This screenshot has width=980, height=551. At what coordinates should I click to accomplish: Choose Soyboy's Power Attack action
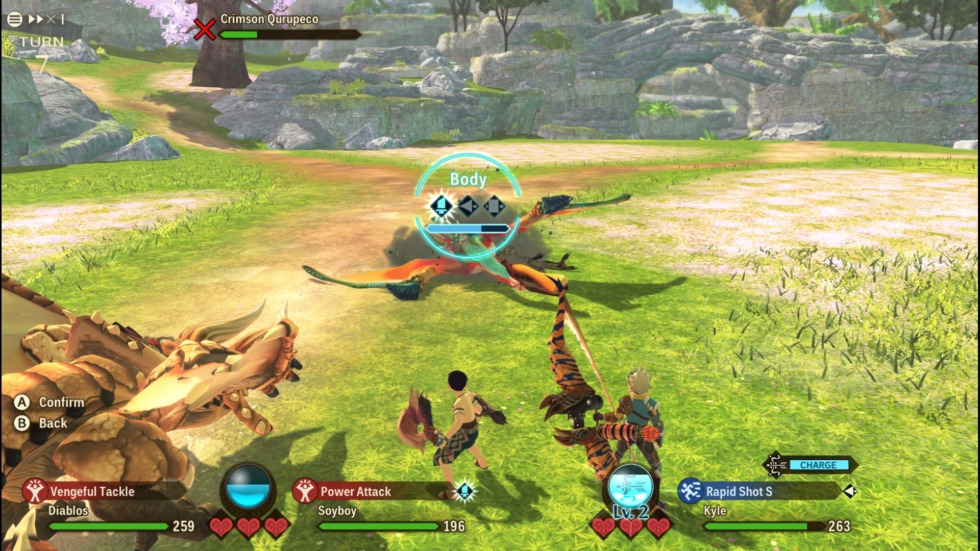(355, 491)
